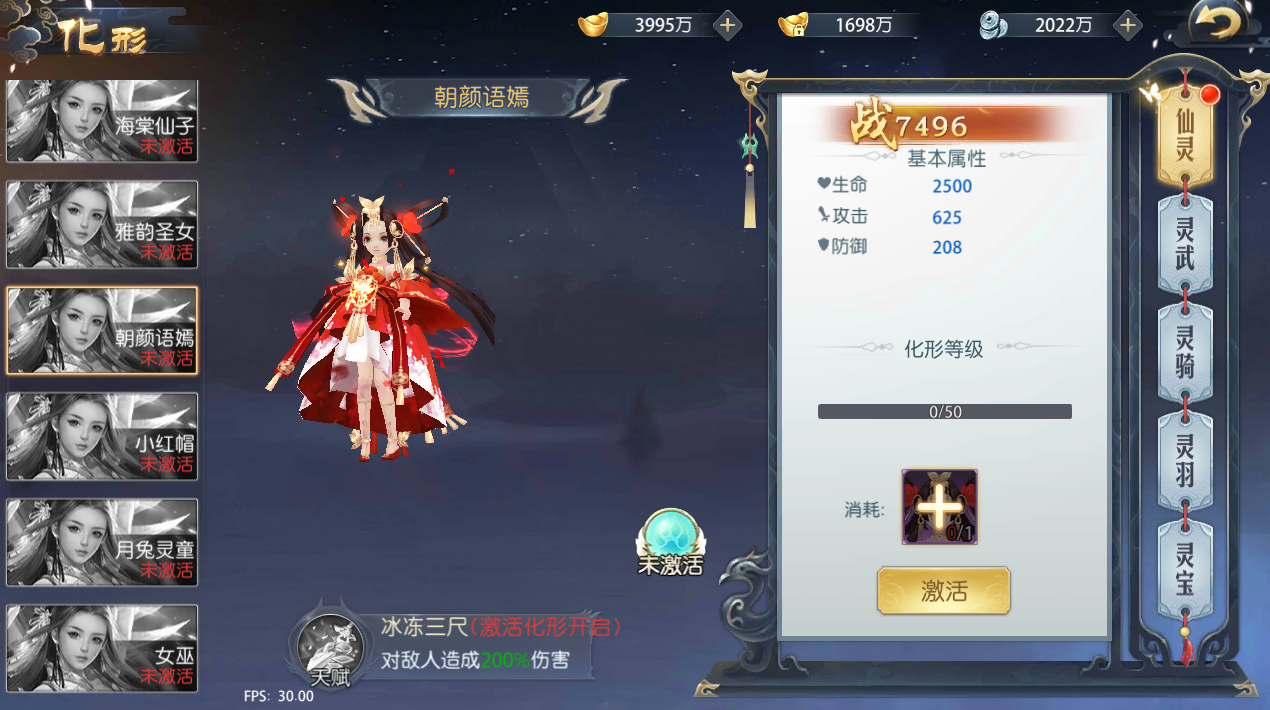Select 海棠仙子 from the form list
The image size is (1270, 710).
click(x=102, y=121)
